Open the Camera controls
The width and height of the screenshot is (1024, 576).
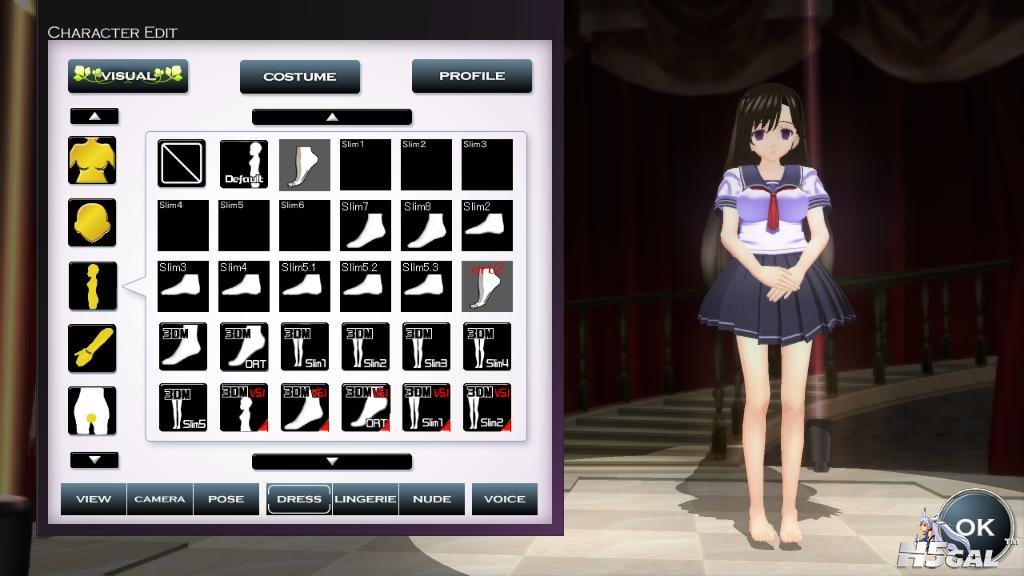click(160, 499)
